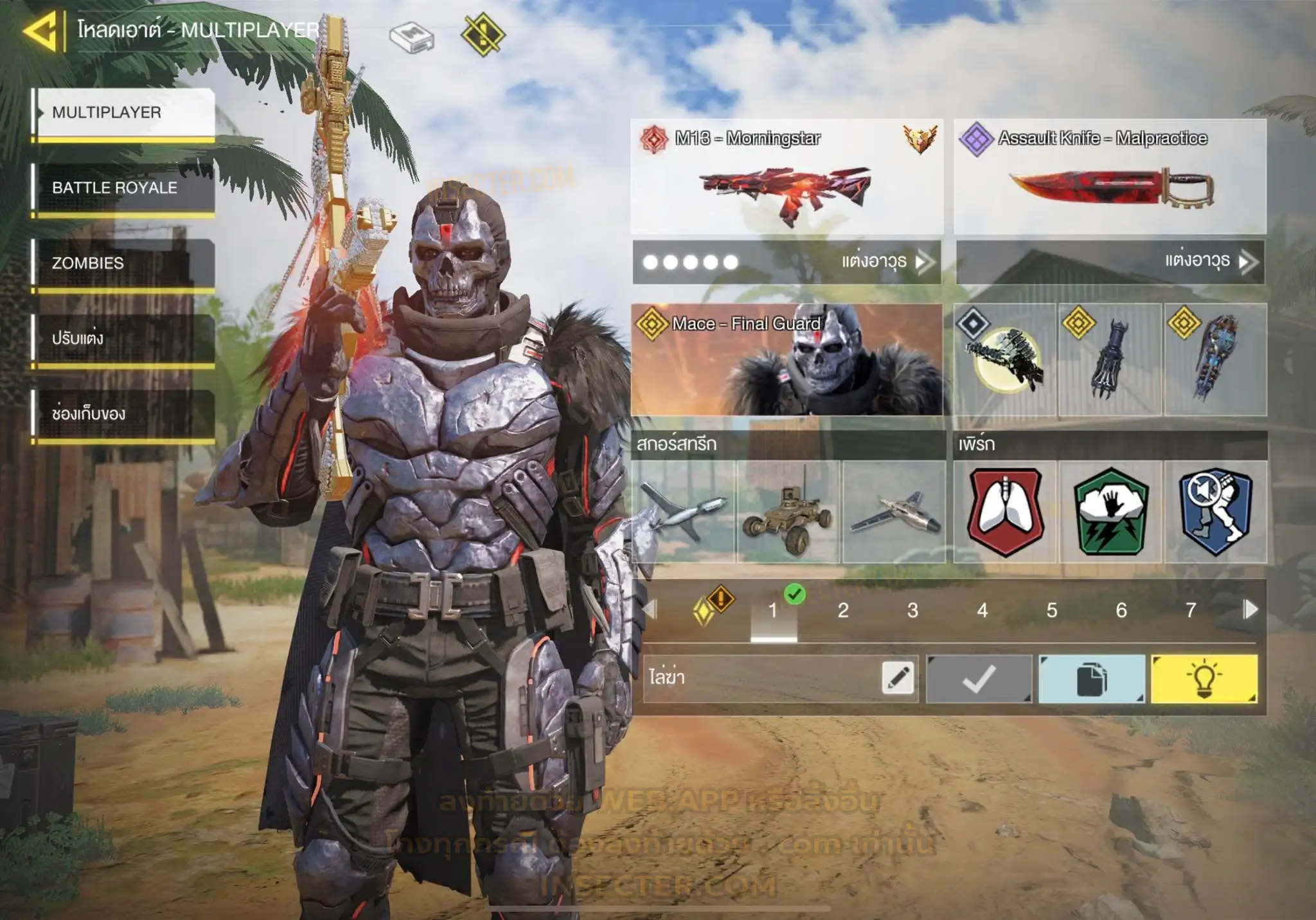Rename the loadout with the pencil icon
Screen dimensions: 1316x920
click(898, 678)
